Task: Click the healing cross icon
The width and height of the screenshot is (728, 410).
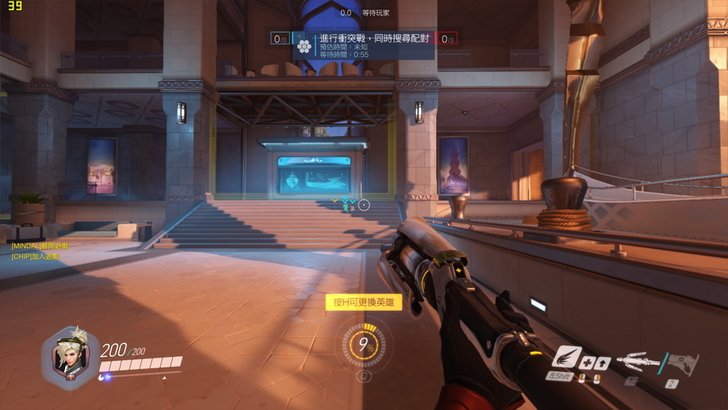Action: (x=589, y=363)
